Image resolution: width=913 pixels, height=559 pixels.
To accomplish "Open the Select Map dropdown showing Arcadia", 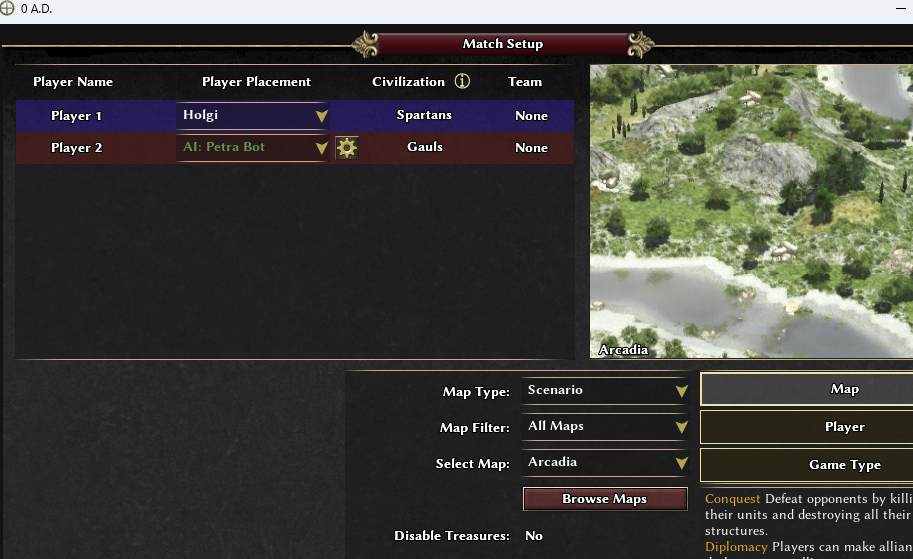I will pos(606,463).
